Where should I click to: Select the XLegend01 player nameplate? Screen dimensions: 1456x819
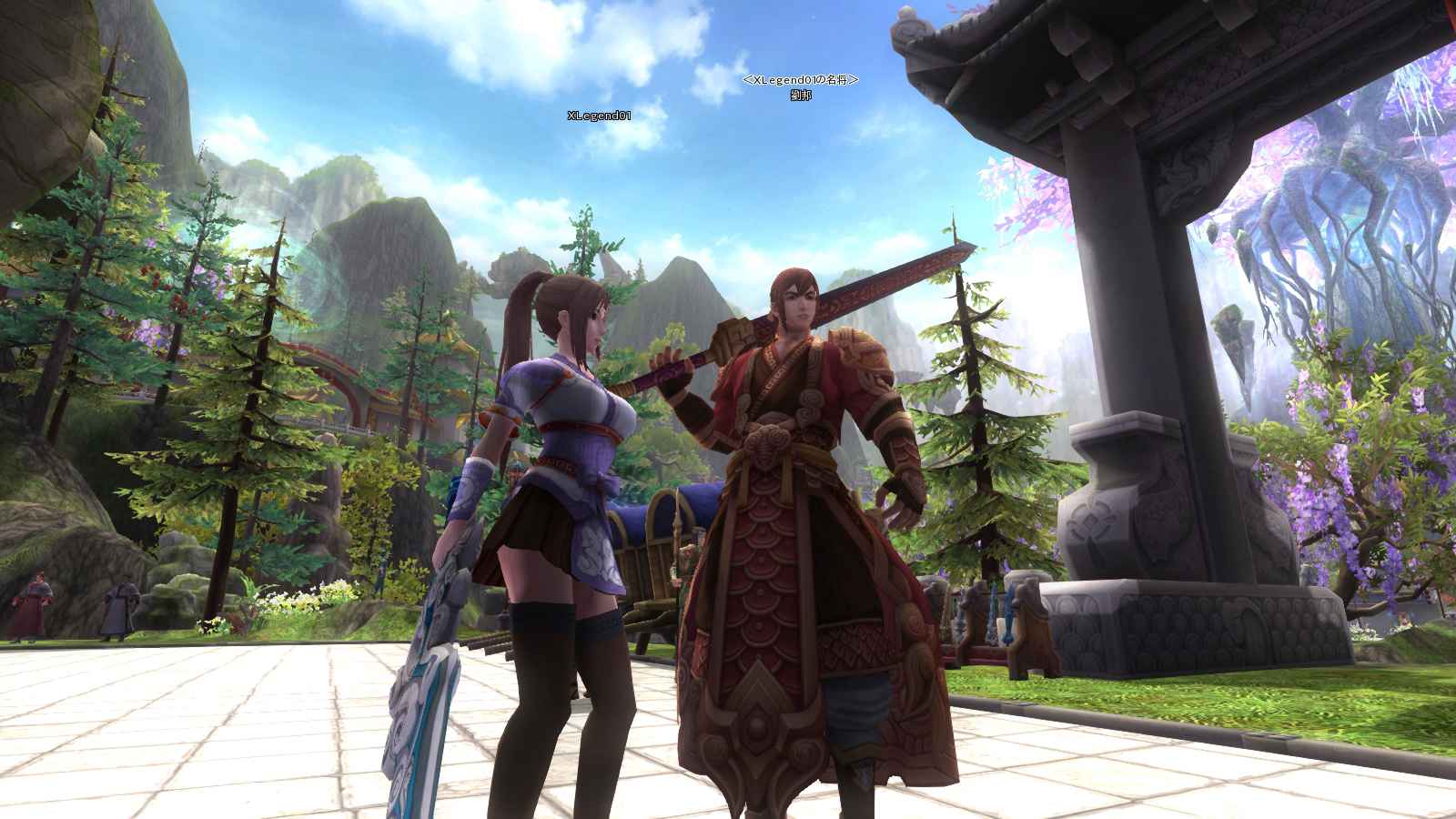click(x=599, y=116)
